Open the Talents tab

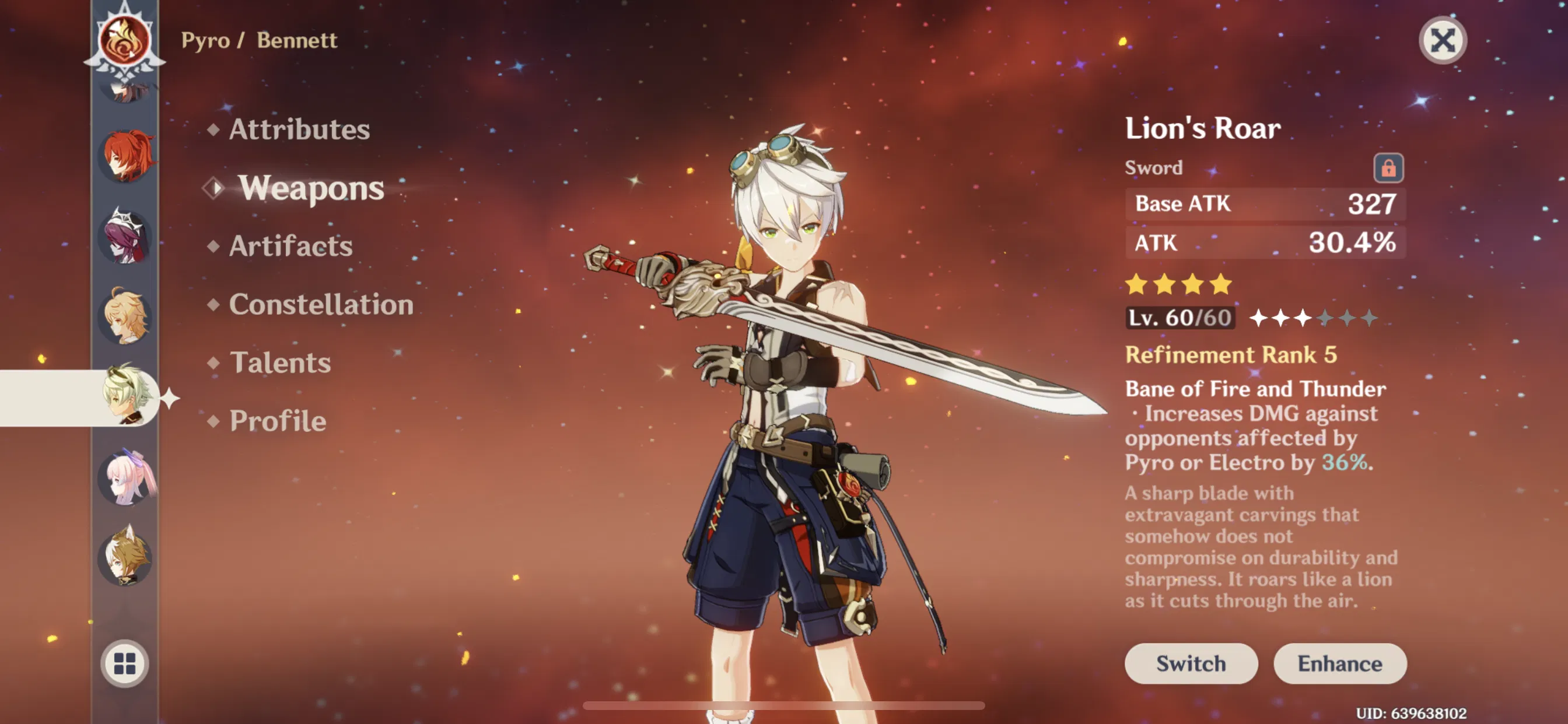[280, 363]
